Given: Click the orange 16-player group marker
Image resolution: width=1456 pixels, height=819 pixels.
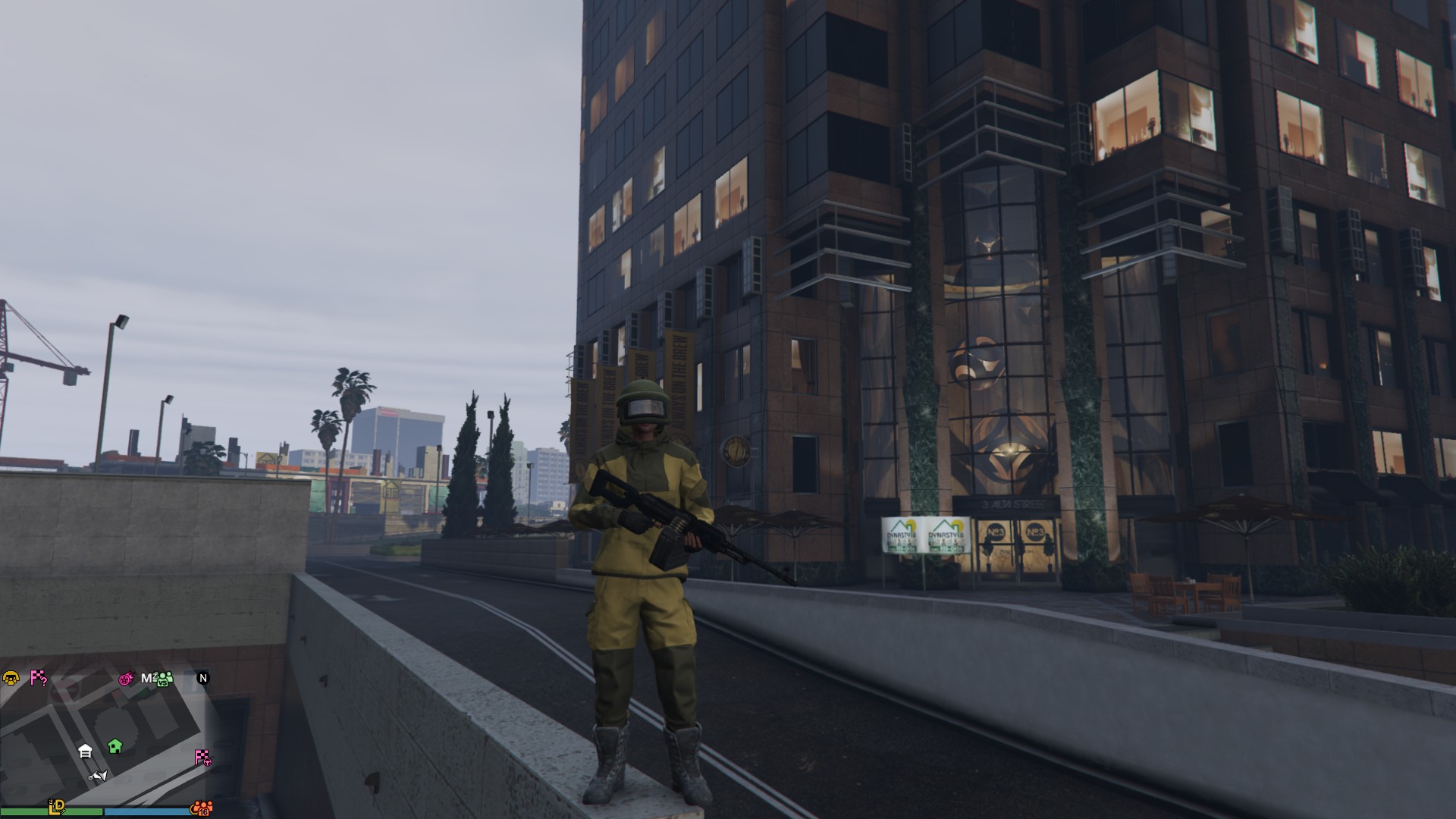Looking at the screenshot, I should point(201,808).
